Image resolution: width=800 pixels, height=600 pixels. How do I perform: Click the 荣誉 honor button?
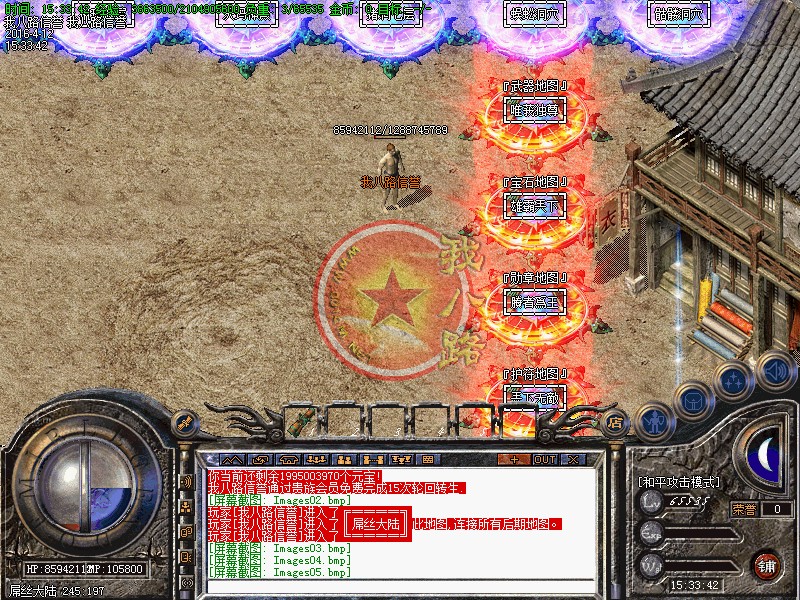(743, 509)
